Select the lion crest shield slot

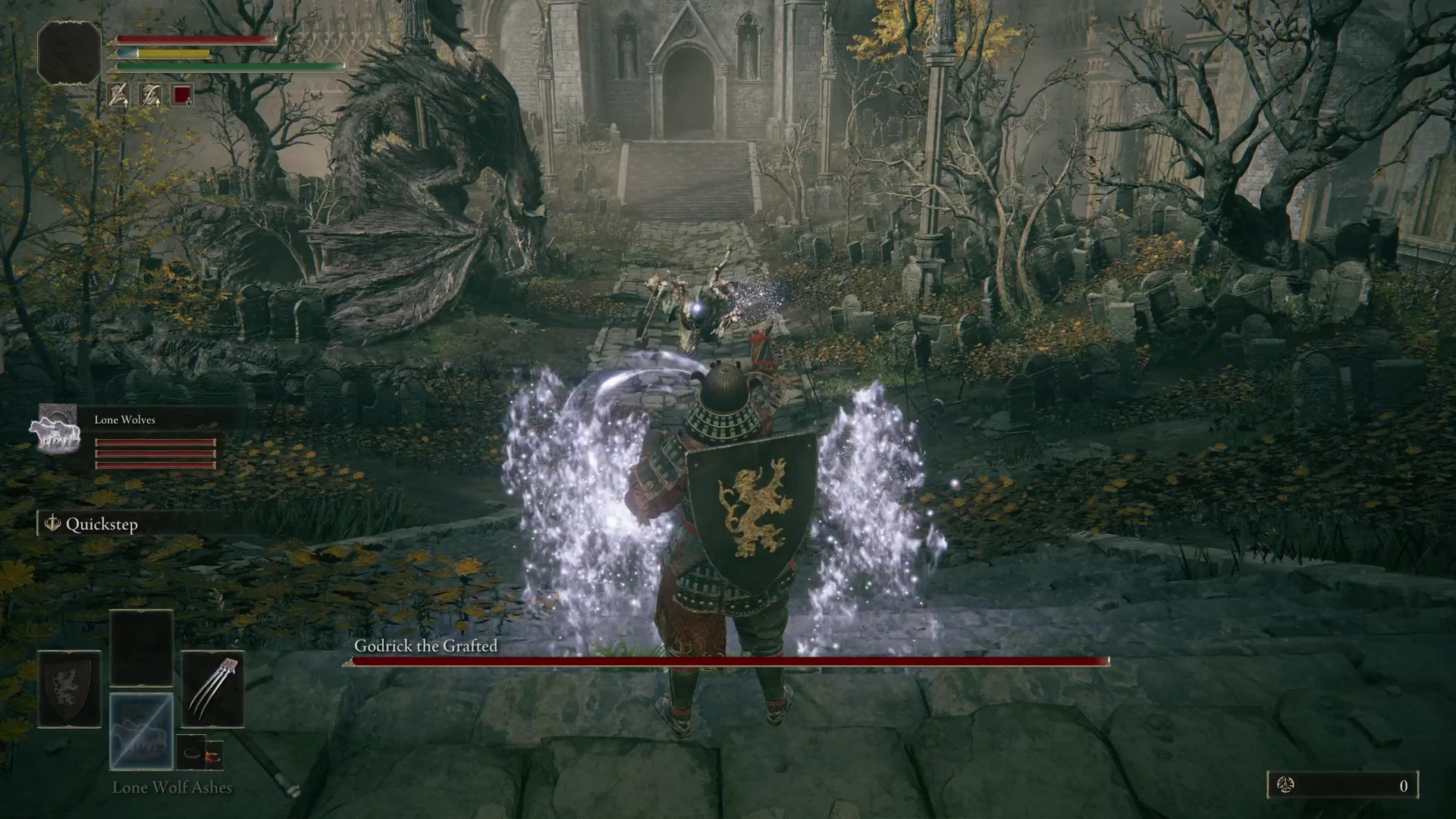[x=69, y=689]
